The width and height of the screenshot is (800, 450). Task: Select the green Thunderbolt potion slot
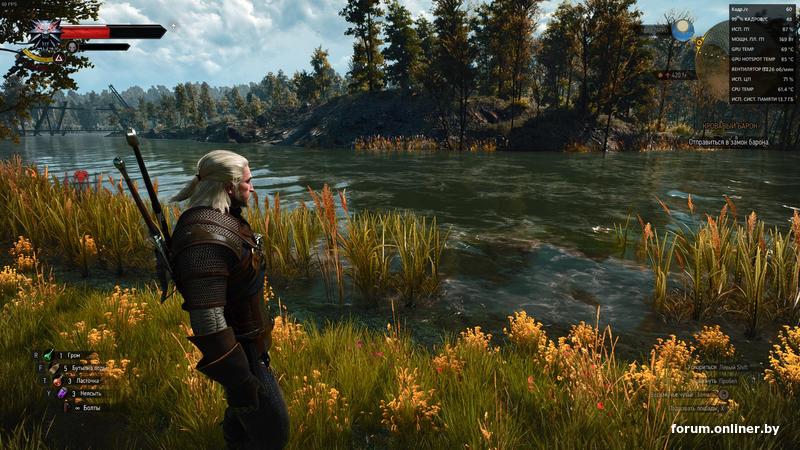[48, 355]
